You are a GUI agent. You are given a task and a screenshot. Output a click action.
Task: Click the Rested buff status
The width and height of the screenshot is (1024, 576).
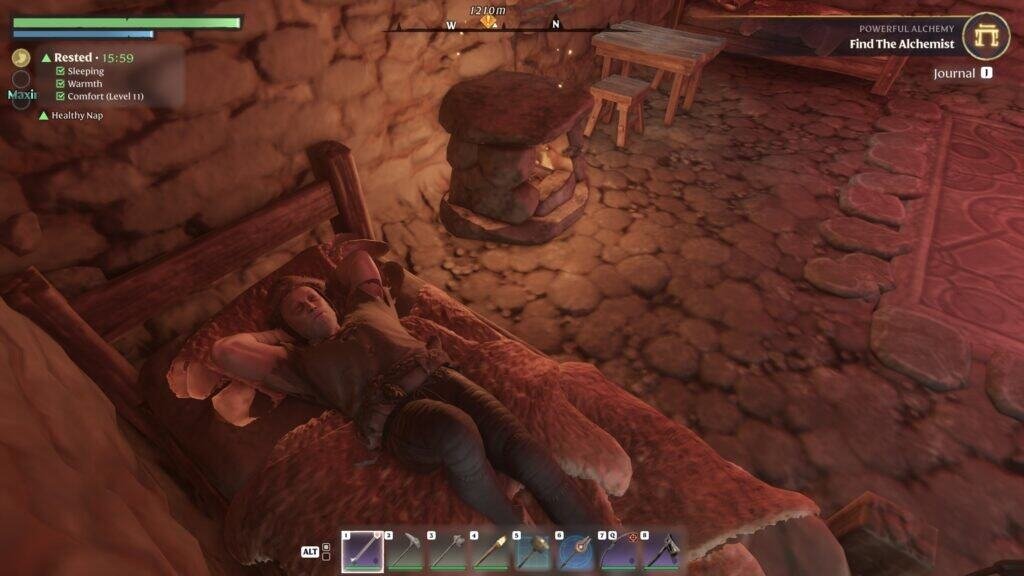coord(73,58)
